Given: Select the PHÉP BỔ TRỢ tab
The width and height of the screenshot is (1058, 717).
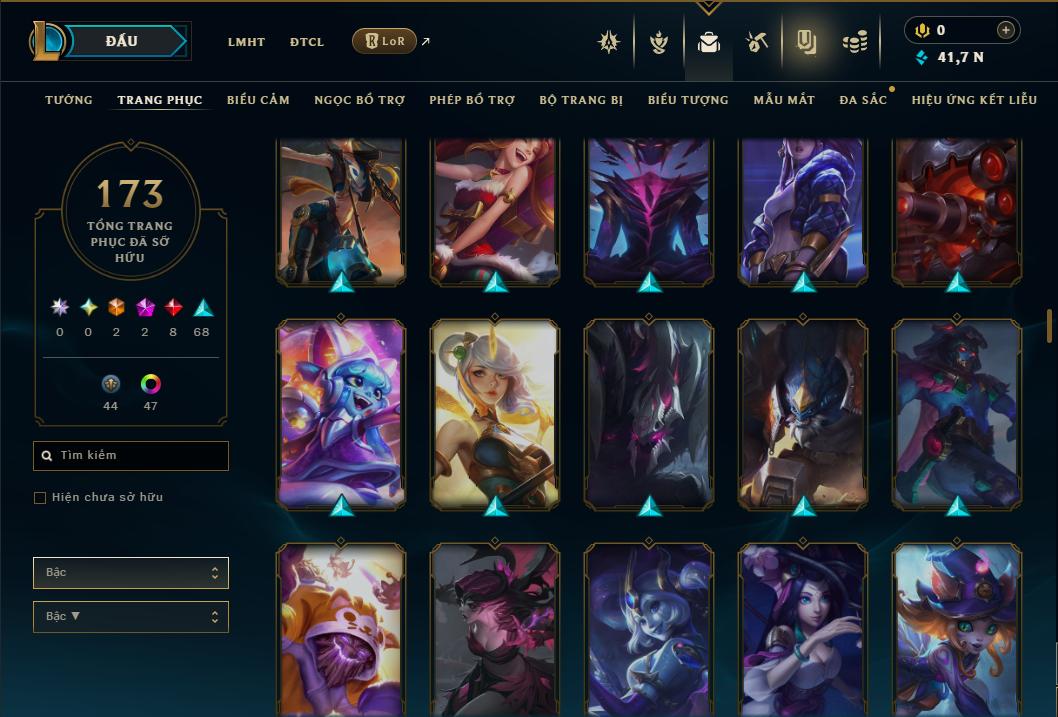Looking at the screenshot, I should click(x=472, y=100).
